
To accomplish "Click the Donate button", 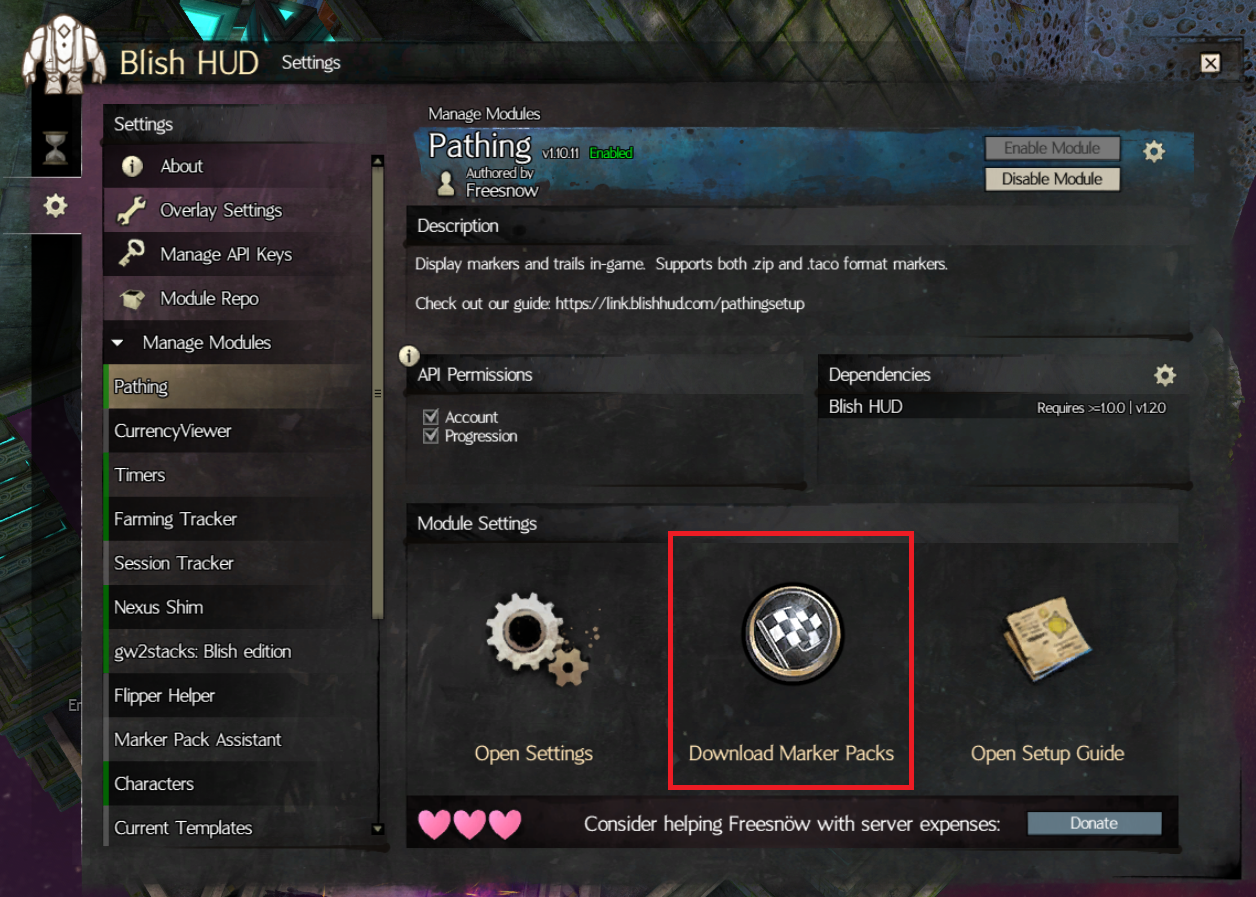I will click(x=1094, y=823).
